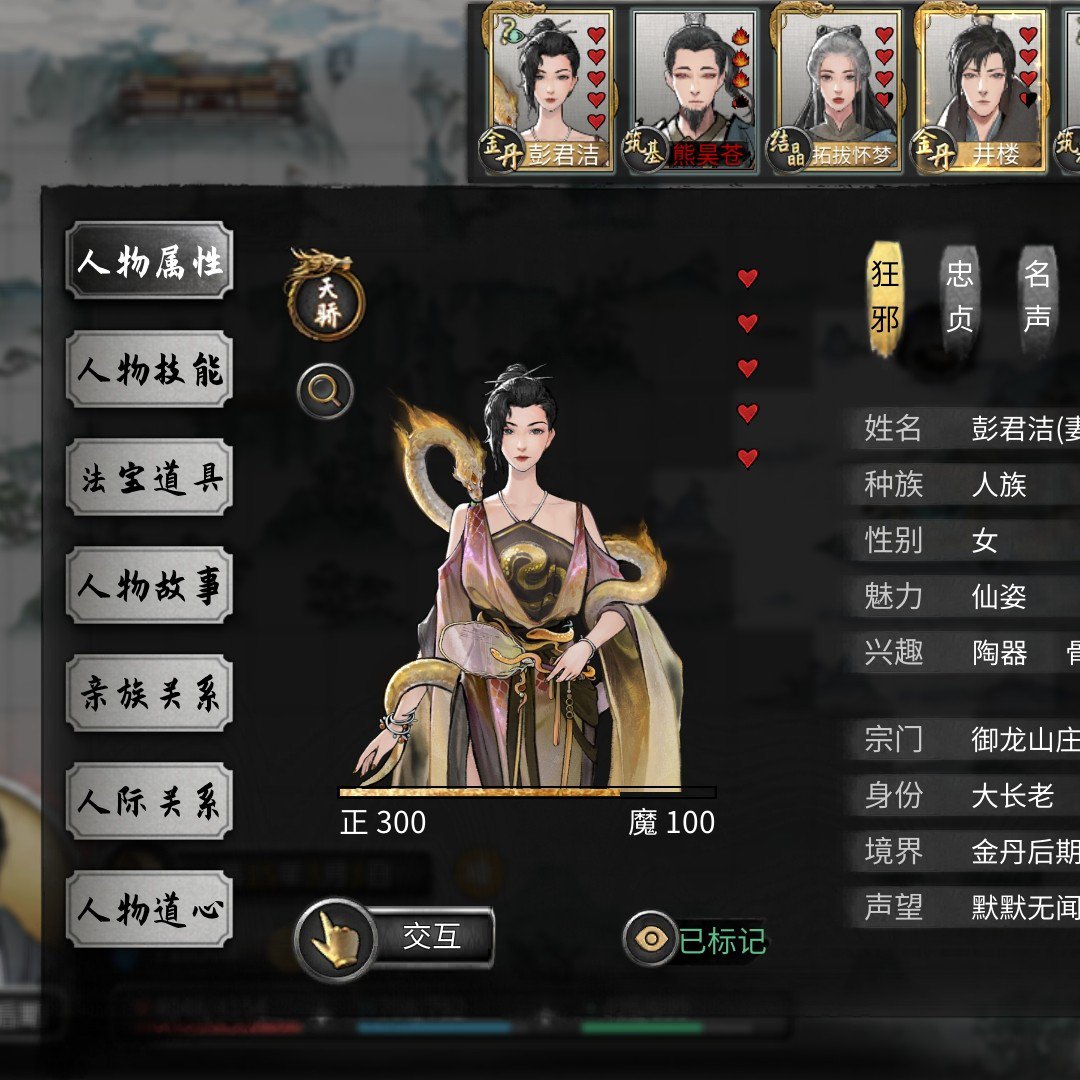Choose the 彭君洁 portrait card
1080x1080 pixels.
(x=552, y=90)
